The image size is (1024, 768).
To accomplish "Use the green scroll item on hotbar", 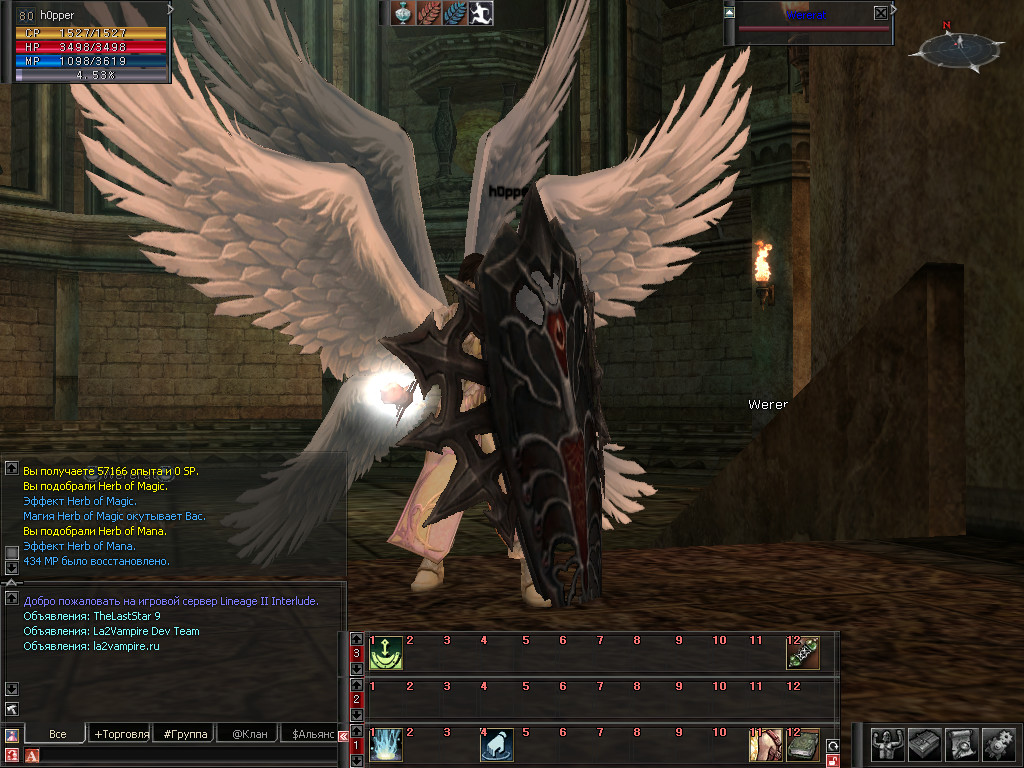I will (802, 654).
